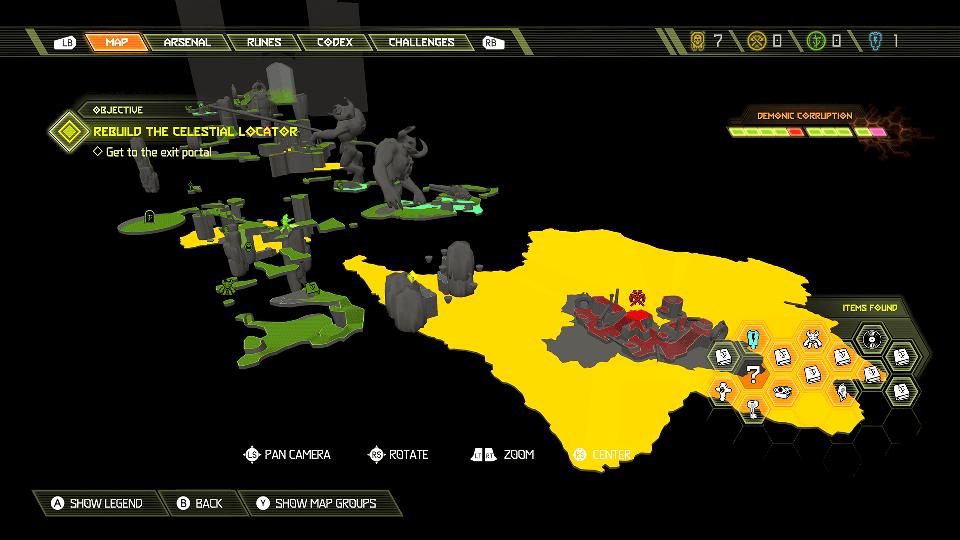Click the Rebuild the Celestial Locator objective

click(x=195, y=131)
